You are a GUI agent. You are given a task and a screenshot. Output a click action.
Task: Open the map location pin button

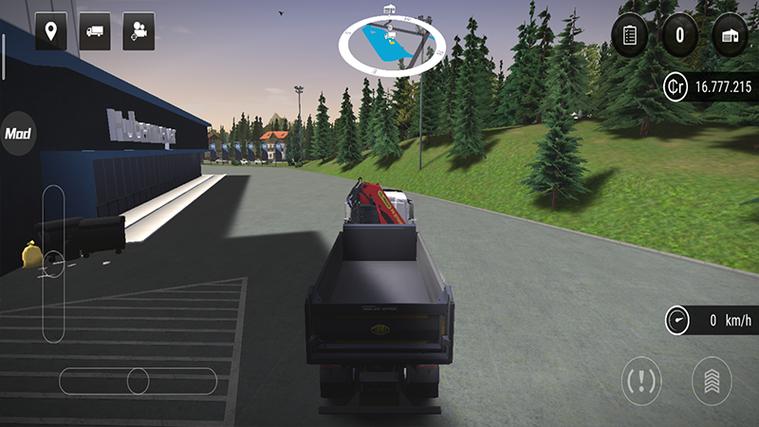click(x=51, y=31)
